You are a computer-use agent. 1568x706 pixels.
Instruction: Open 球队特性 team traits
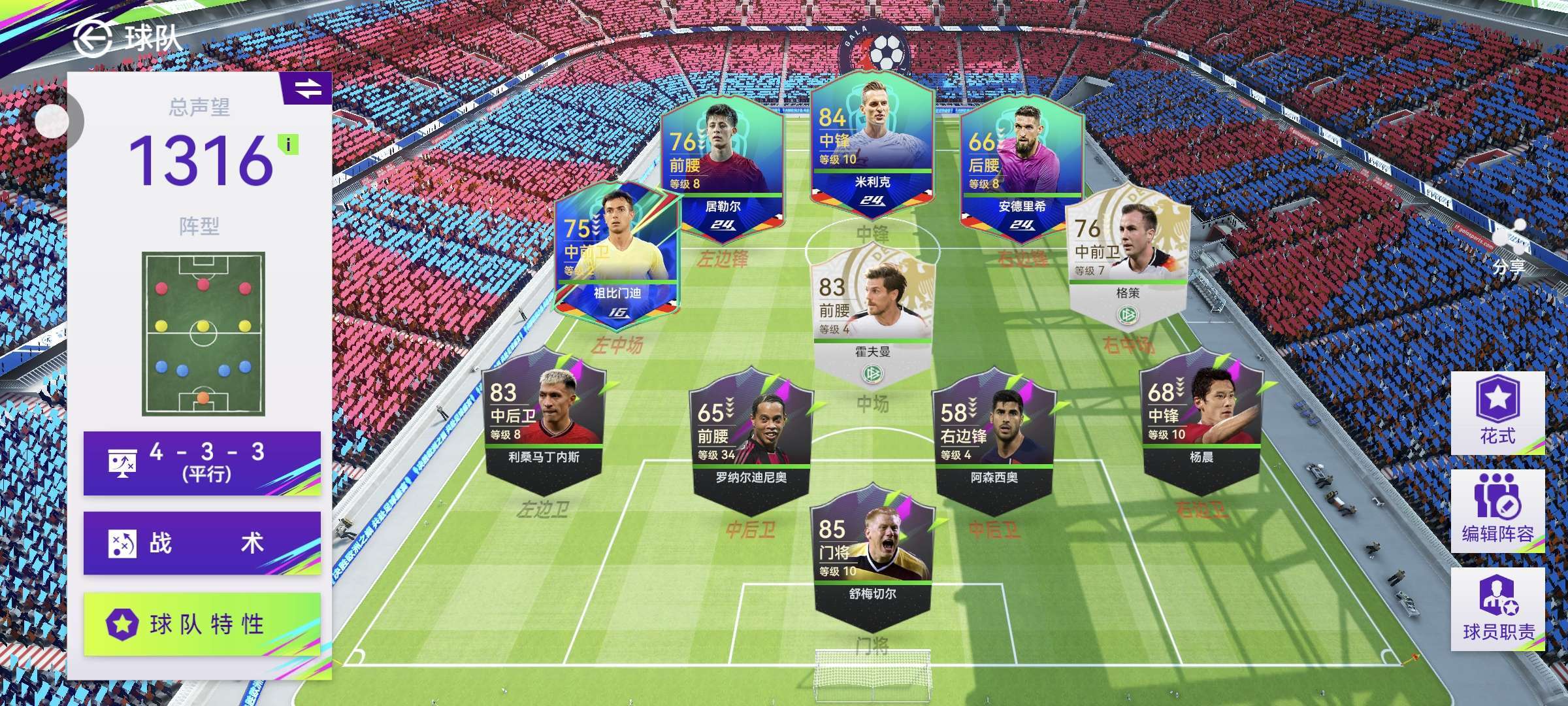pyautogui.click(x=202, y=624)
